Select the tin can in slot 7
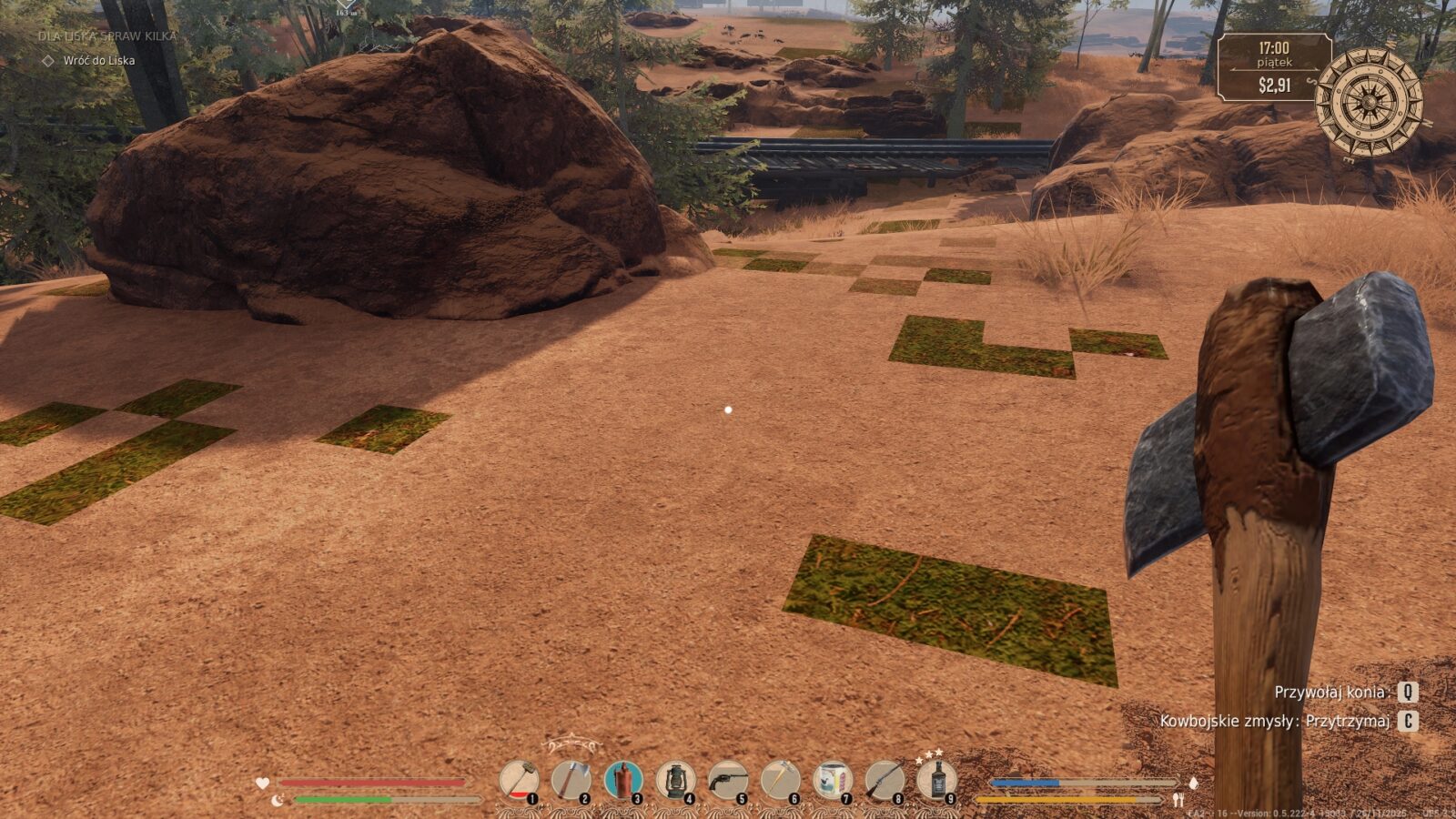 [x=833, y=781]
